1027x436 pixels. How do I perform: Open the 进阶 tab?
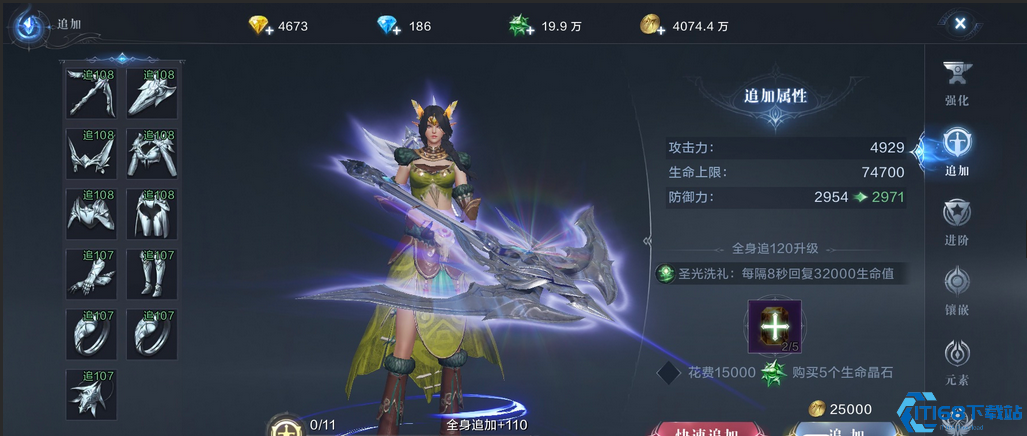[x=957, y=222]
